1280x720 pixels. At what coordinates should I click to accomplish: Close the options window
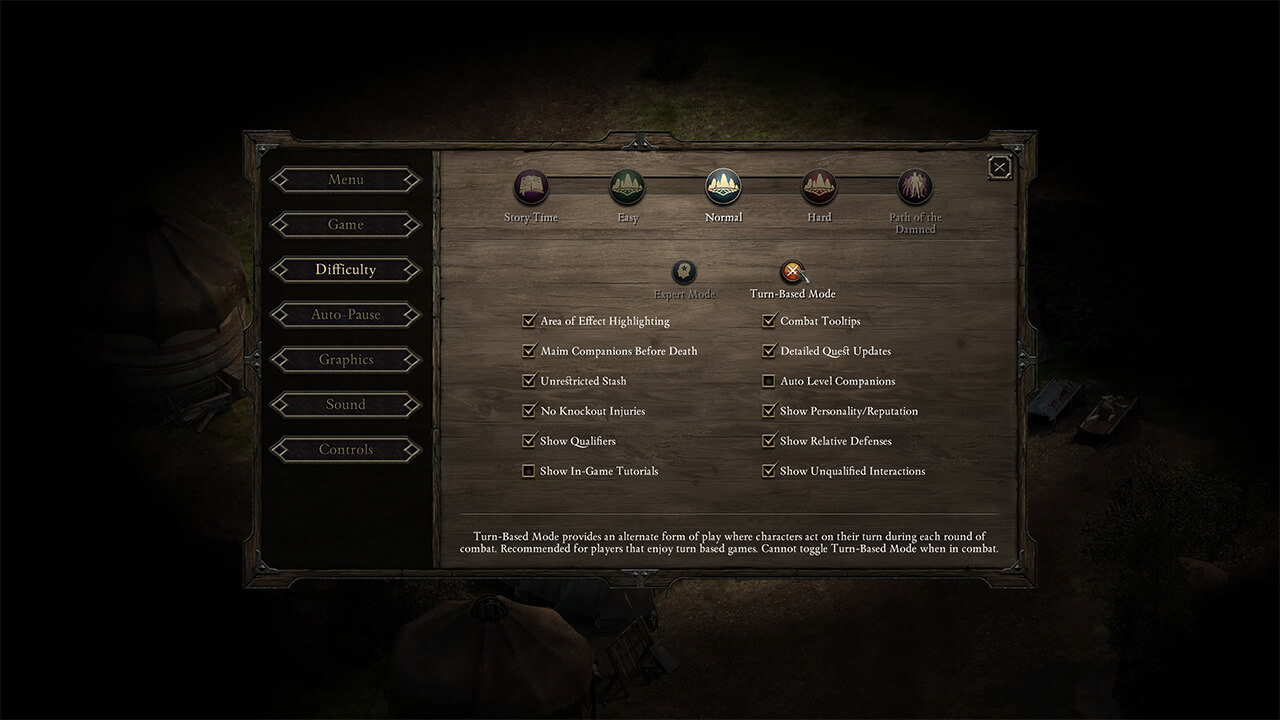[x=999, y=167]
